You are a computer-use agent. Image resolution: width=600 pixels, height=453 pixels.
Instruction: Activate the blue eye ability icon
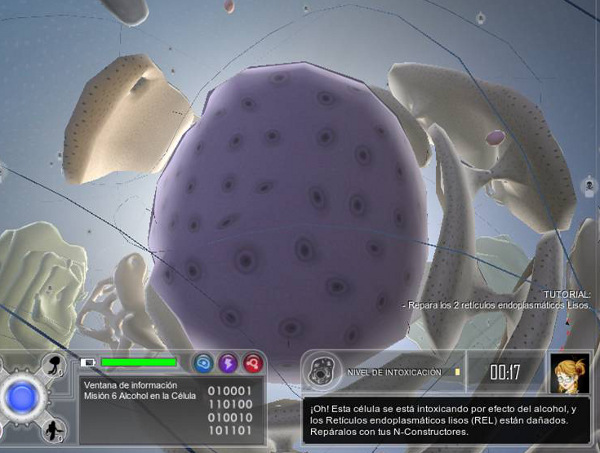click(204, 363)
